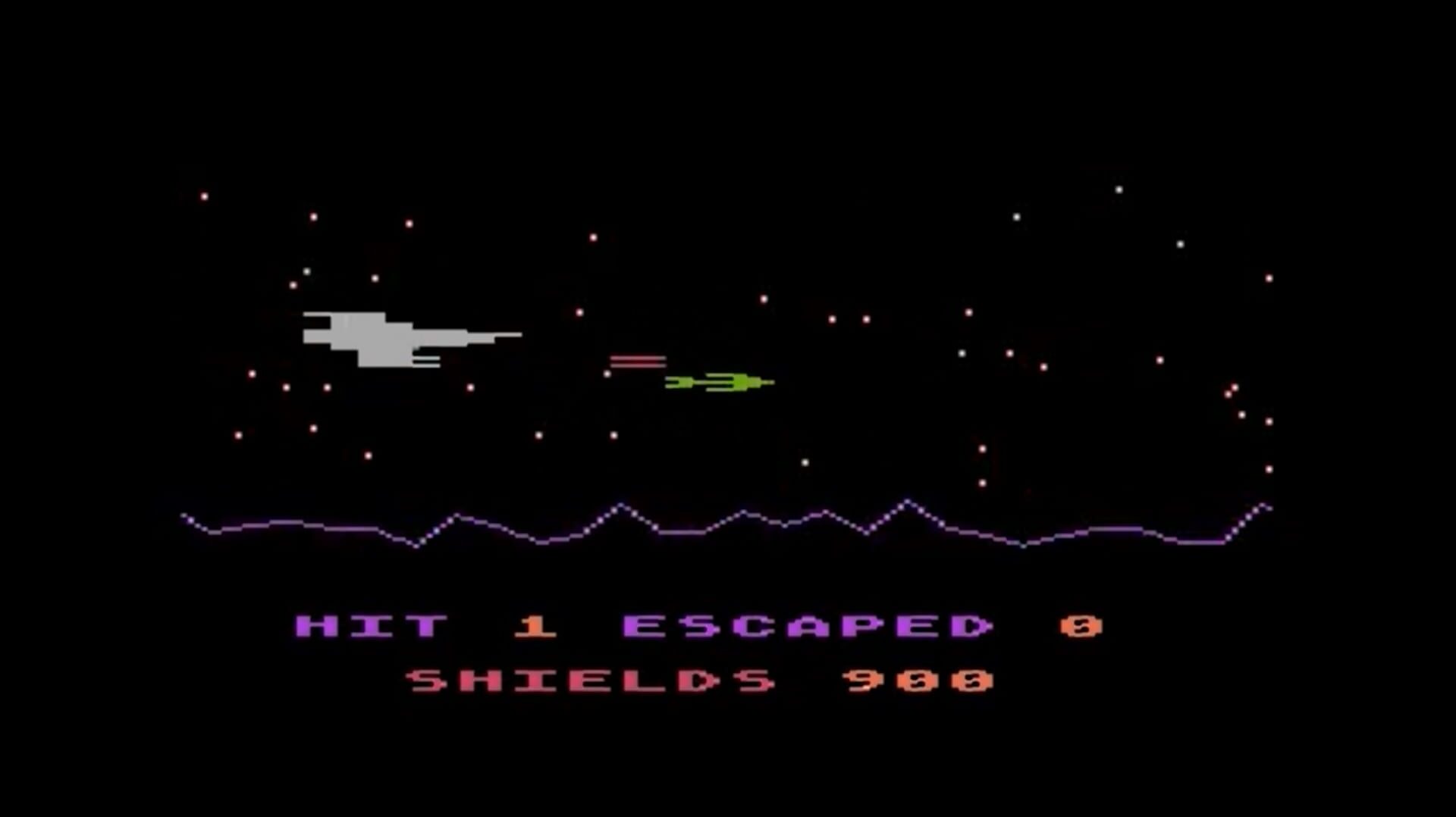Click the green photon torpedo
This screenshot has height=817, width=1456.
(x=717, y=383)
